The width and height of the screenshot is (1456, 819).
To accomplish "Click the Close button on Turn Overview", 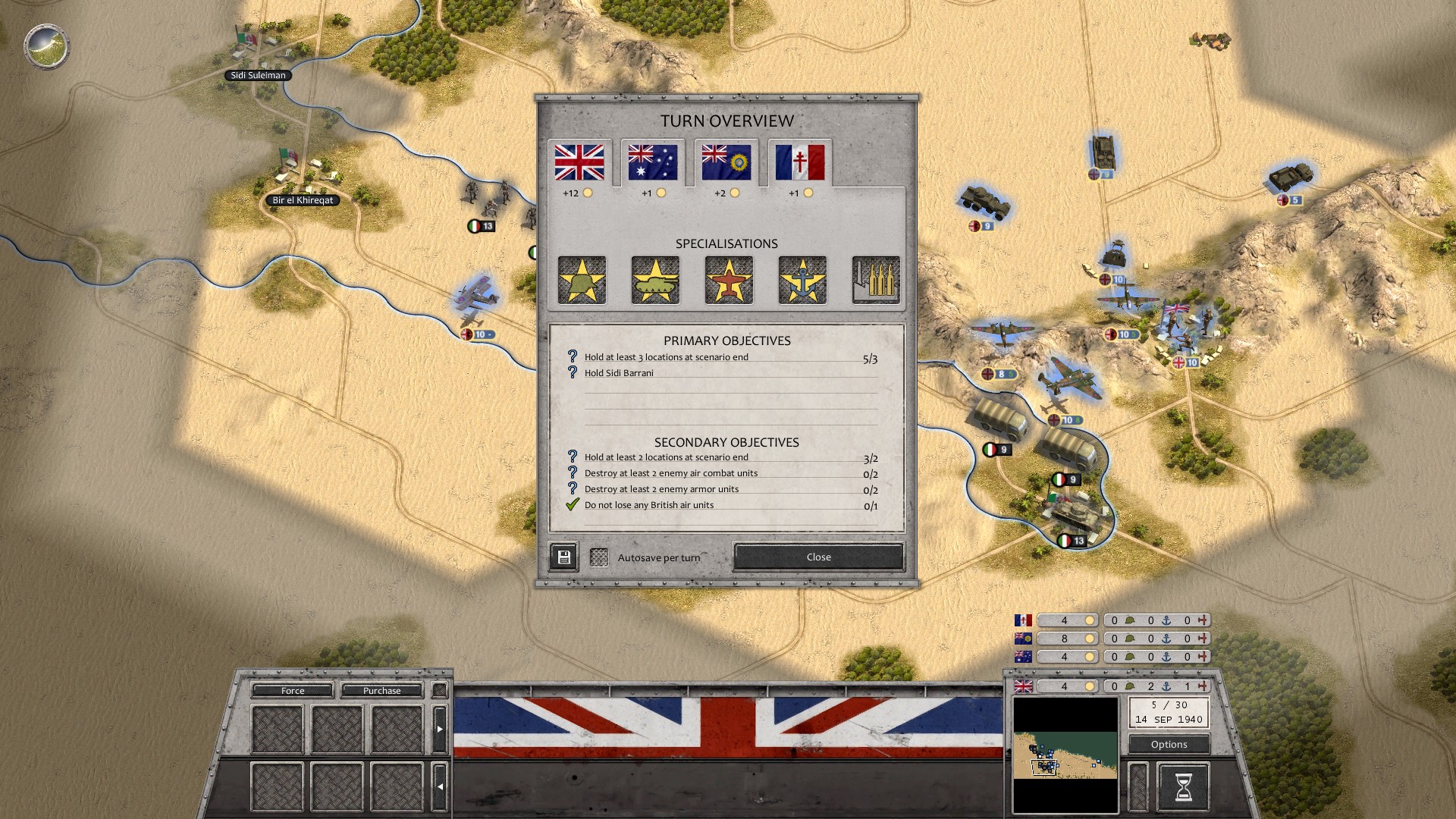I will [817, 557].
